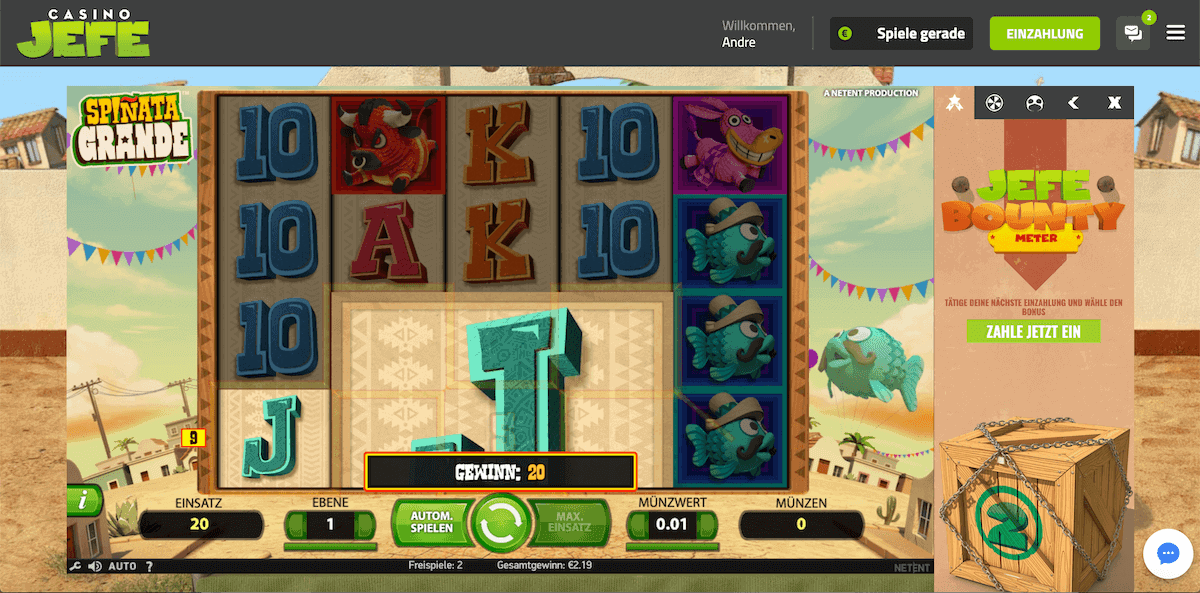The image size is (1200, 593).
Task: Open the green info paytable button
Action: pyautogui.click(x=84, y=501)
